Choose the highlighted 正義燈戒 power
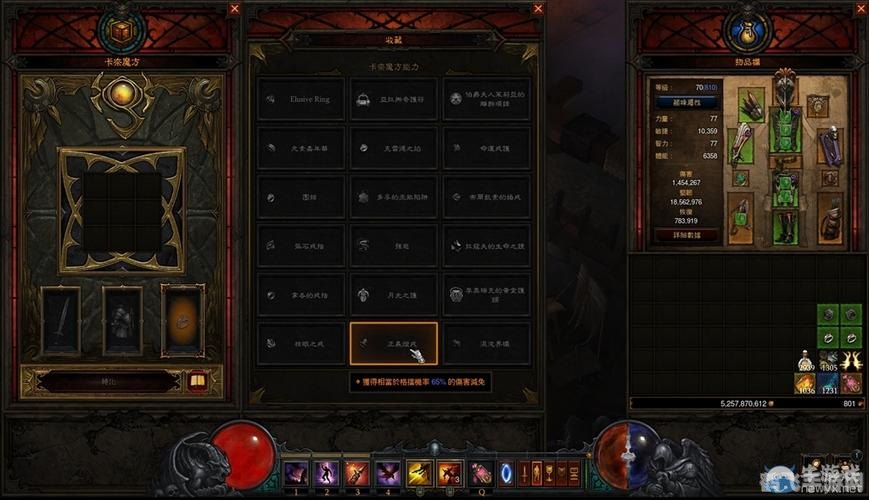Image resolution: width=869 pixels, height=500 pixels. coord(393,342)
